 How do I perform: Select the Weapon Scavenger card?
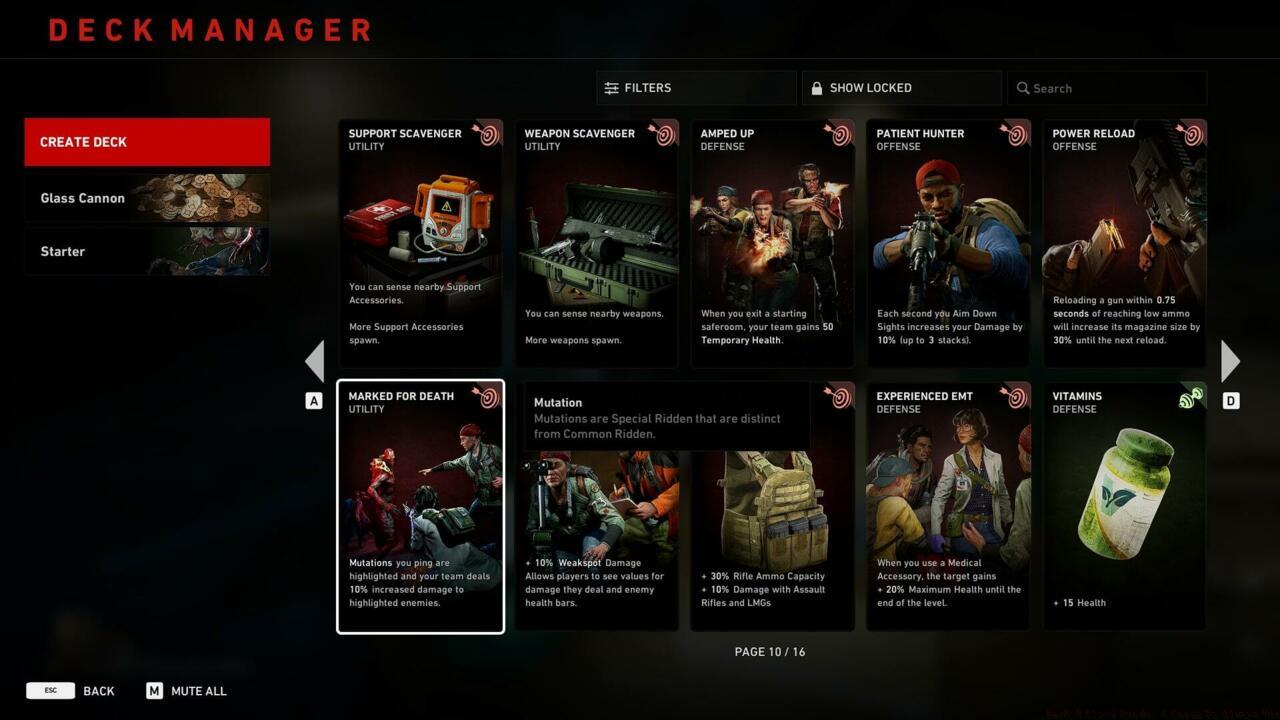[596, 243]
